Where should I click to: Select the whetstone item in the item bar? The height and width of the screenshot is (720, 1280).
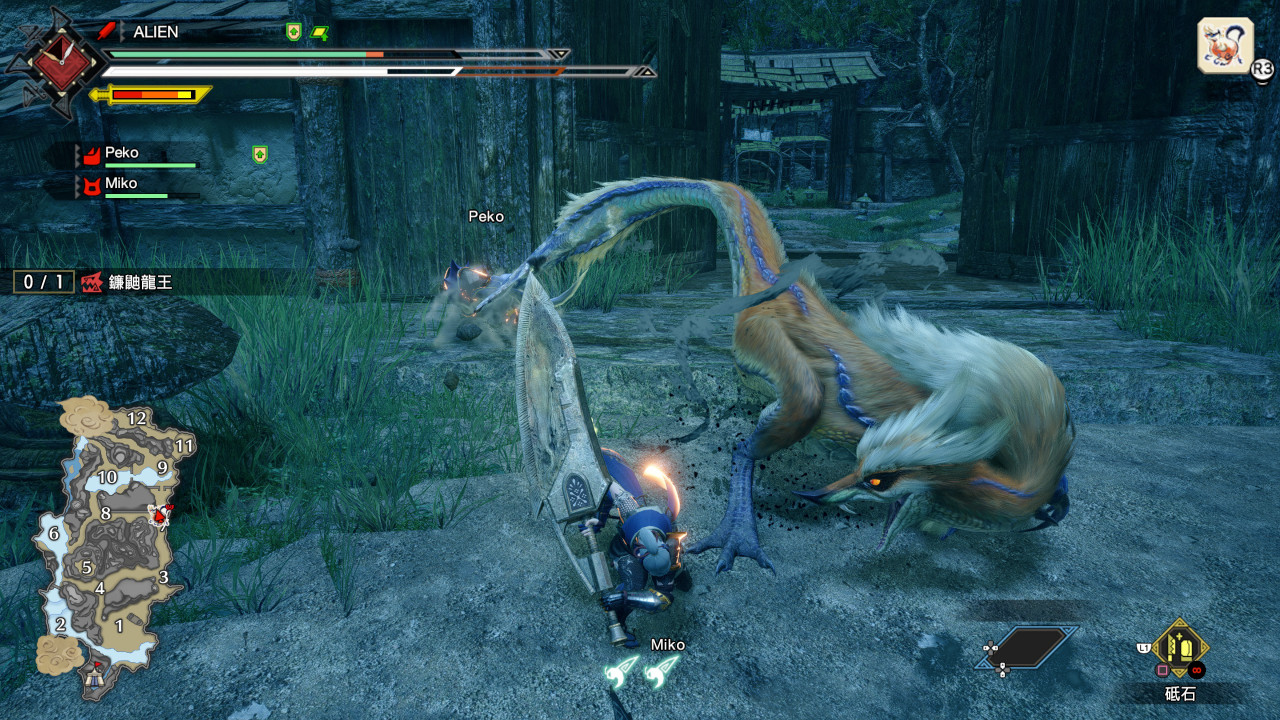(x=1180, y=648)
